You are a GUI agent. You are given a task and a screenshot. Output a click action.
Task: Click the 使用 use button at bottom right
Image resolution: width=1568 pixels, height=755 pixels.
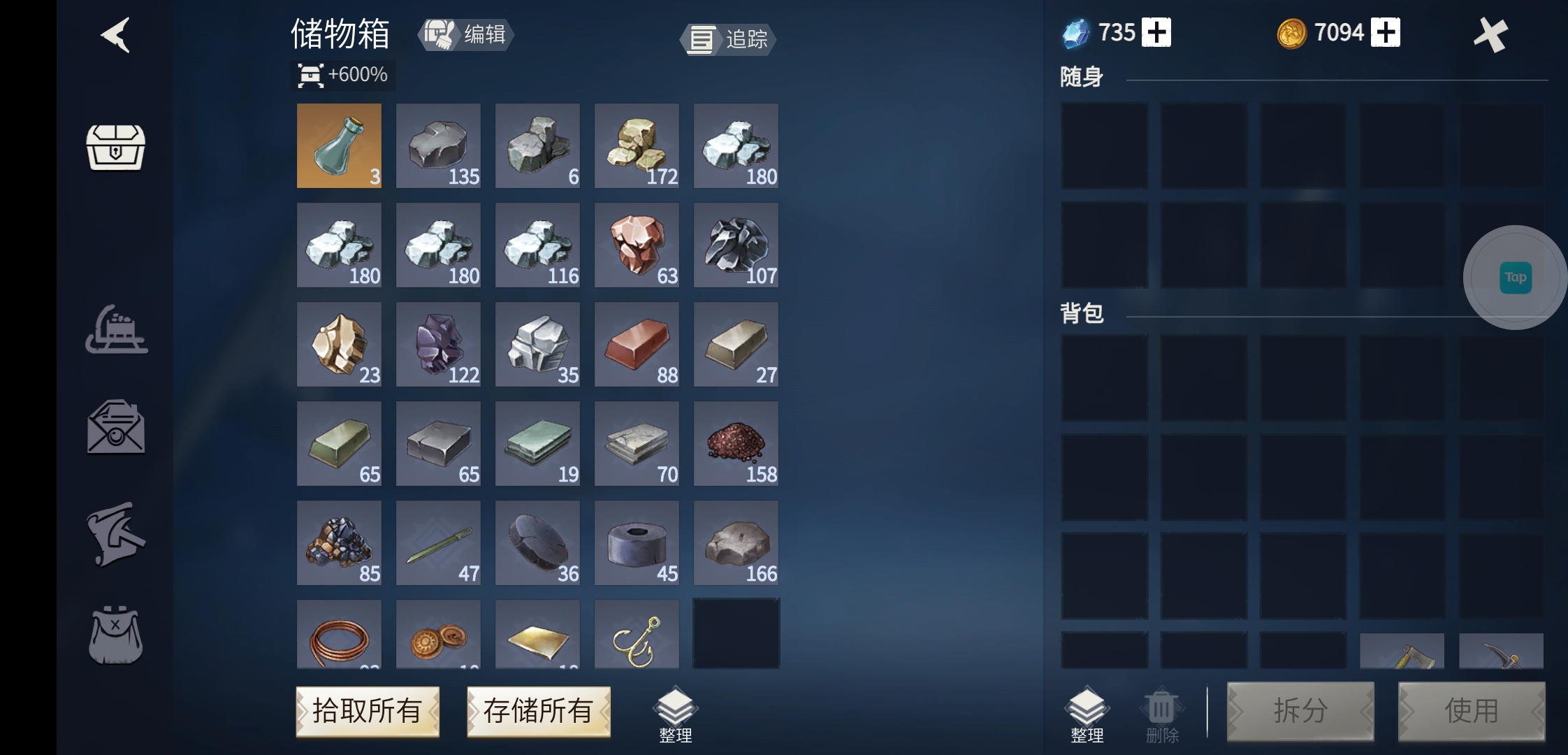(1471, 710)
